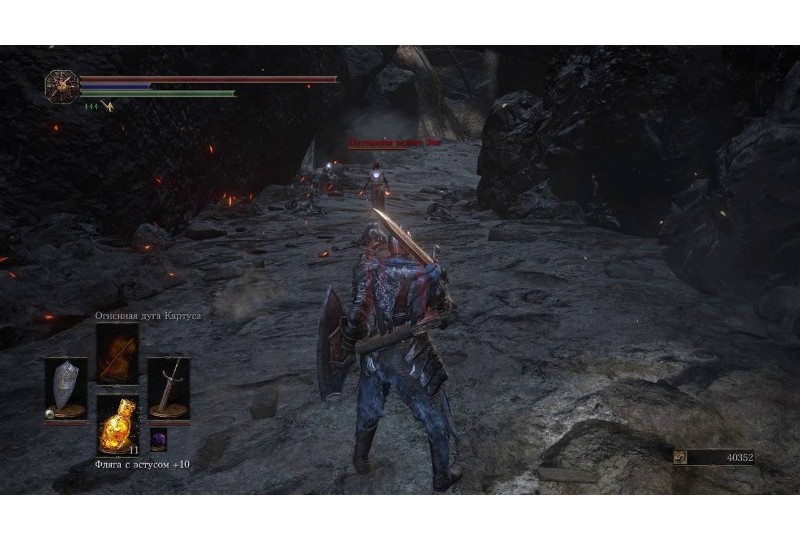
Task: Select the left-hand shield slot
Action: [x=65, y=388]
